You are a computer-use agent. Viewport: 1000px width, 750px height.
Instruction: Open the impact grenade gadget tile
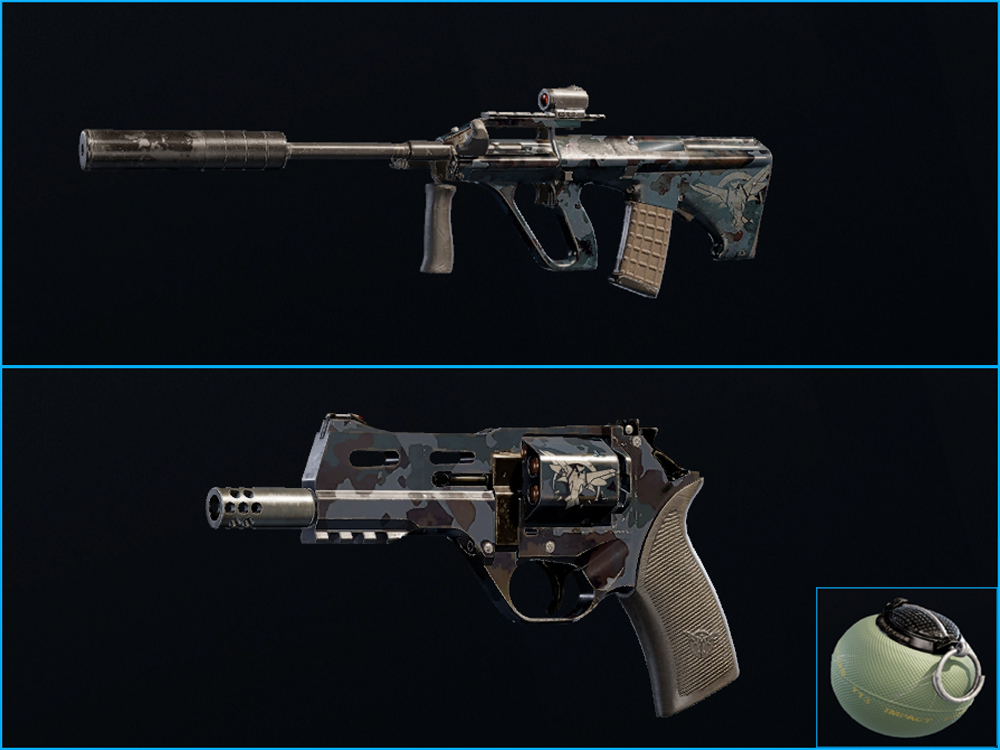907,667
